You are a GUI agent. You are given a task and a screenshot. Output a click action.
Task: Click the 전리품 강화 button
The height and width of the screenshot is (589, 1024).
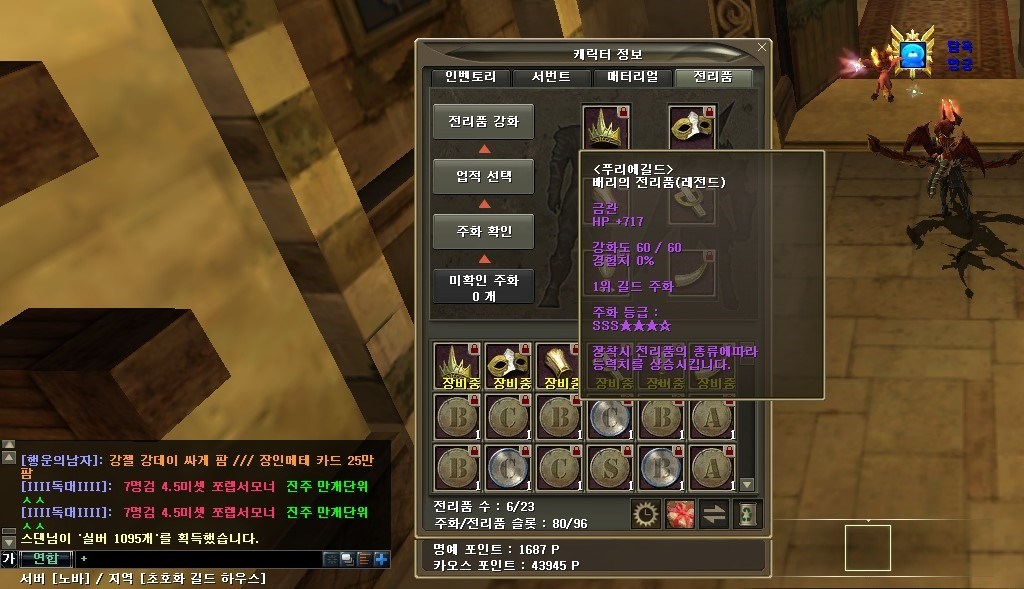tap(483, 122)
